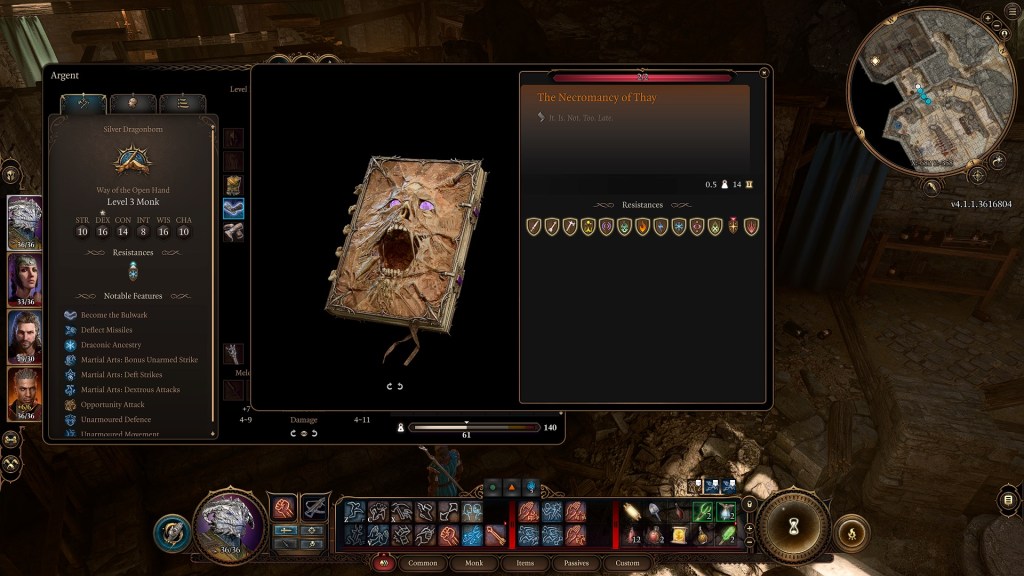1024x576 pixels.
Task: Open the second character sheet tab
Action: (x=132, y=103)
